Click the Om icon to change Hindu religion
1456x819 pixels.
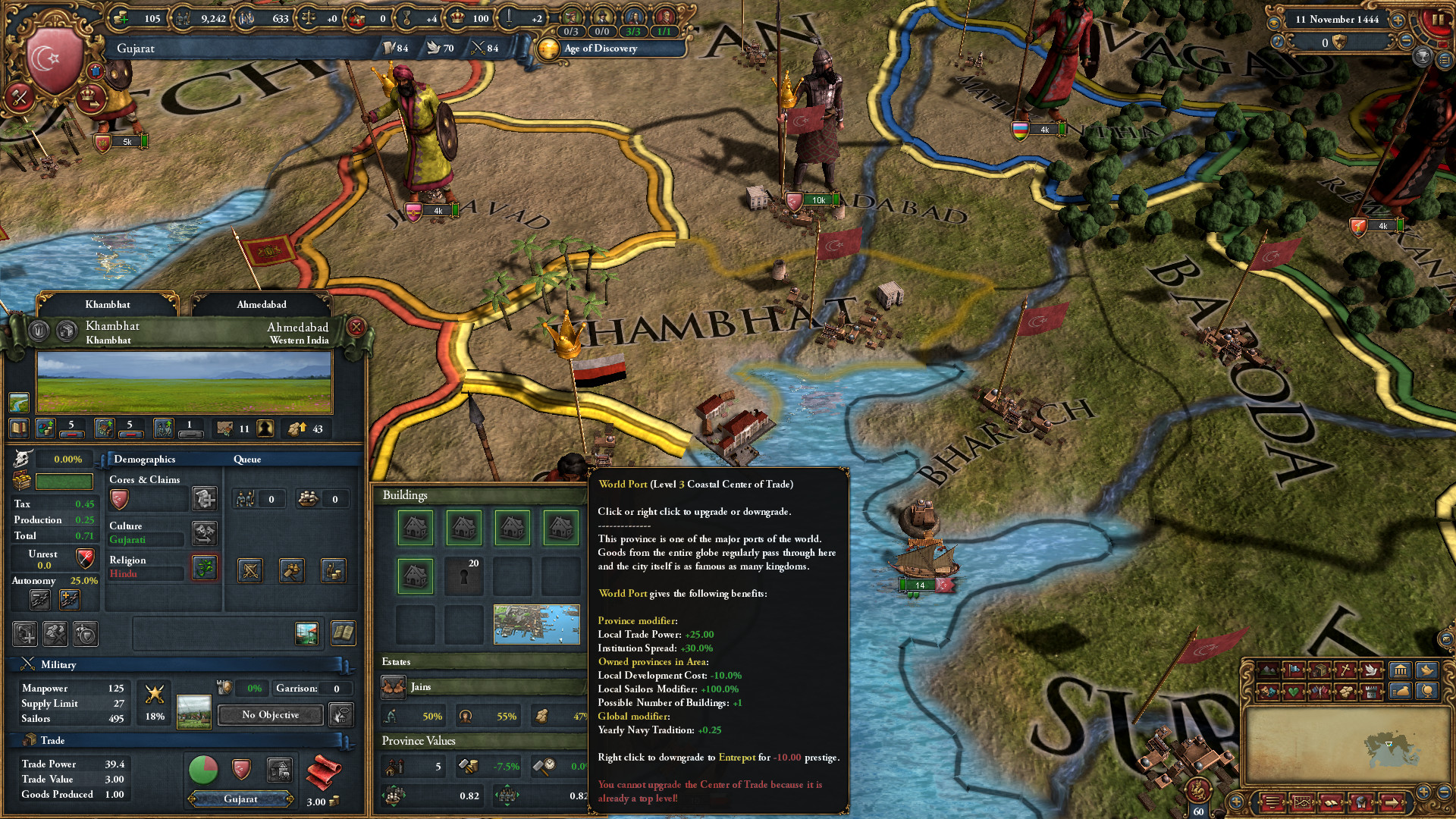click(x=204, y=568)
